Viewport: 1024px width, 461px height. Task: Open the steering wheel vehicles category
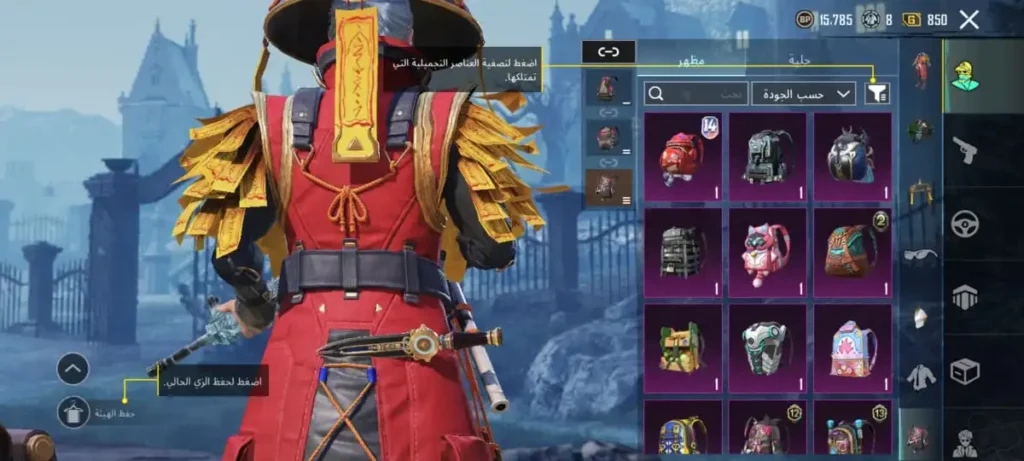pos(965,225)
